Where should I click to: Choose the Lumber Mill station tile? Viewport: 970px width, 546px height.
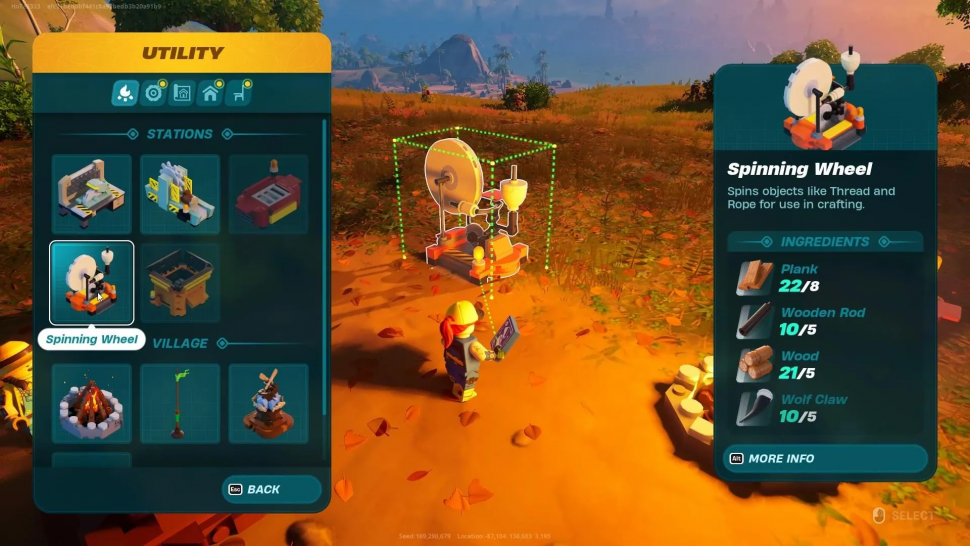tap(180, 194)
